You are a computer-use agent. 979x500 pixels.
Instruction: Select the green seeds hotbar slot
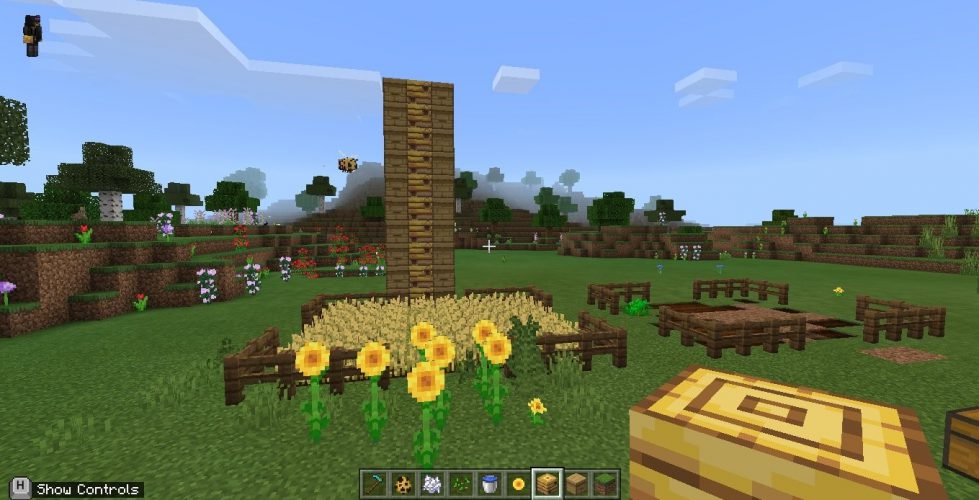461,484
